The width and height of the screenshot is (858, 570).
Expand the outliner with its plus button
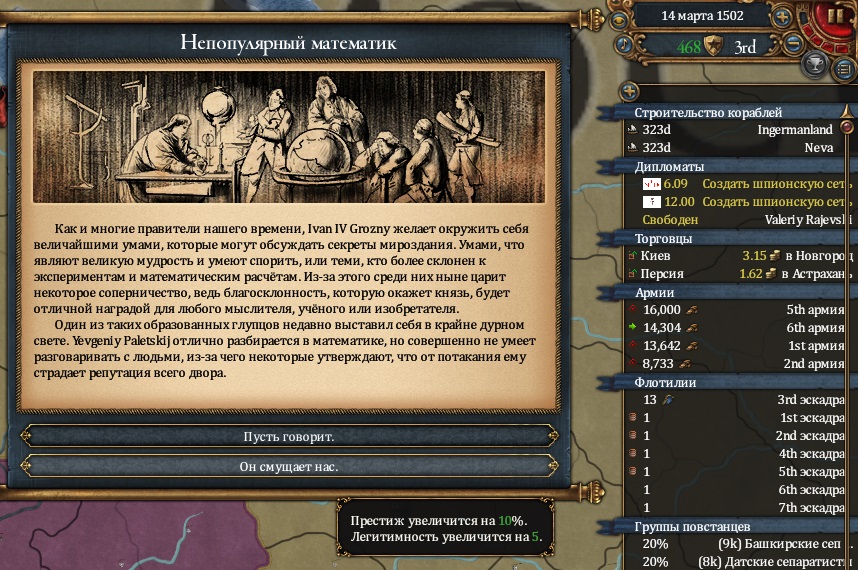(x=630, y=90)
